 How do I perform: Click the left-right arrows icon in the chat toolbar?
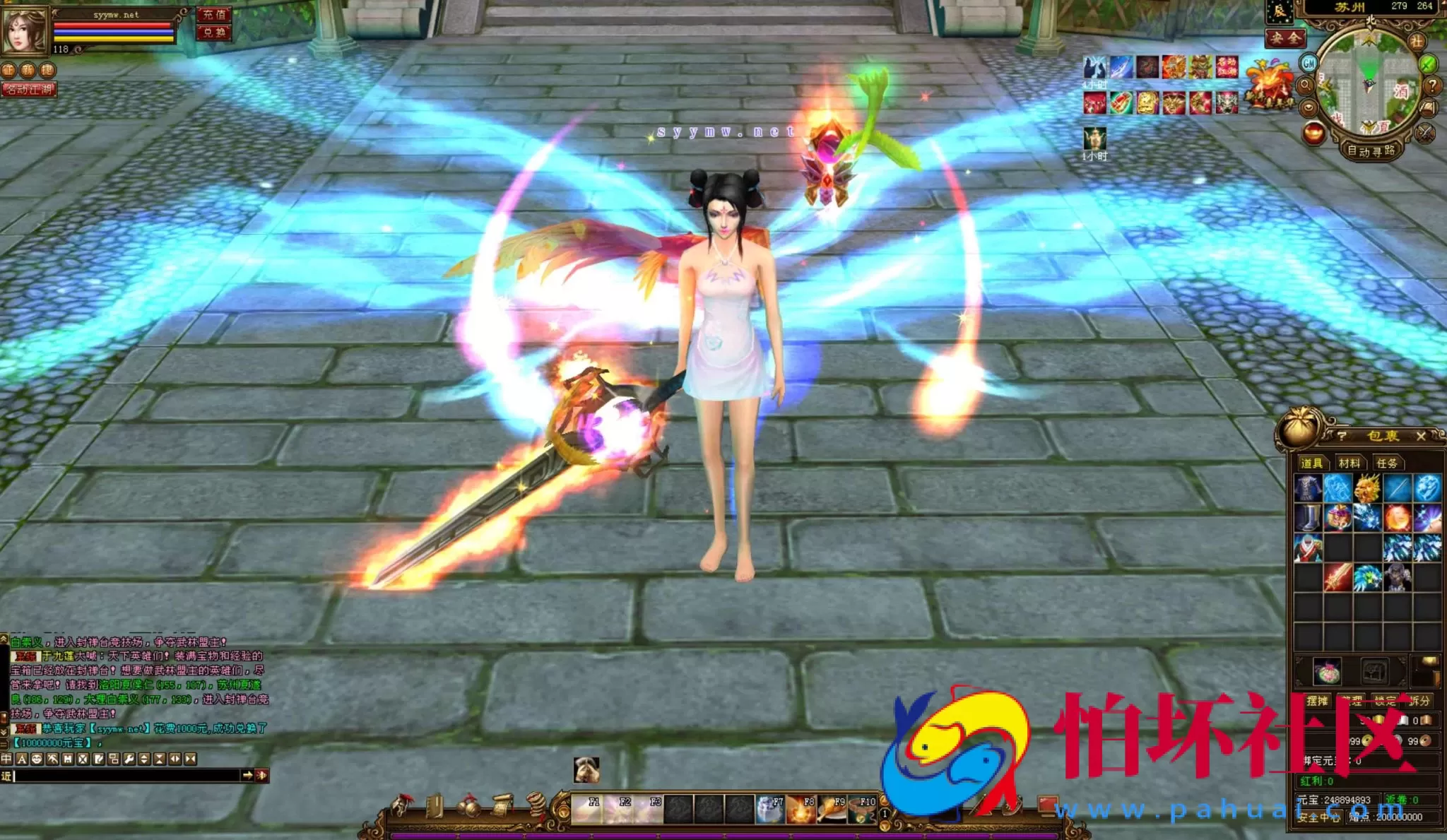pyautogui.click(x=176, y=759)
